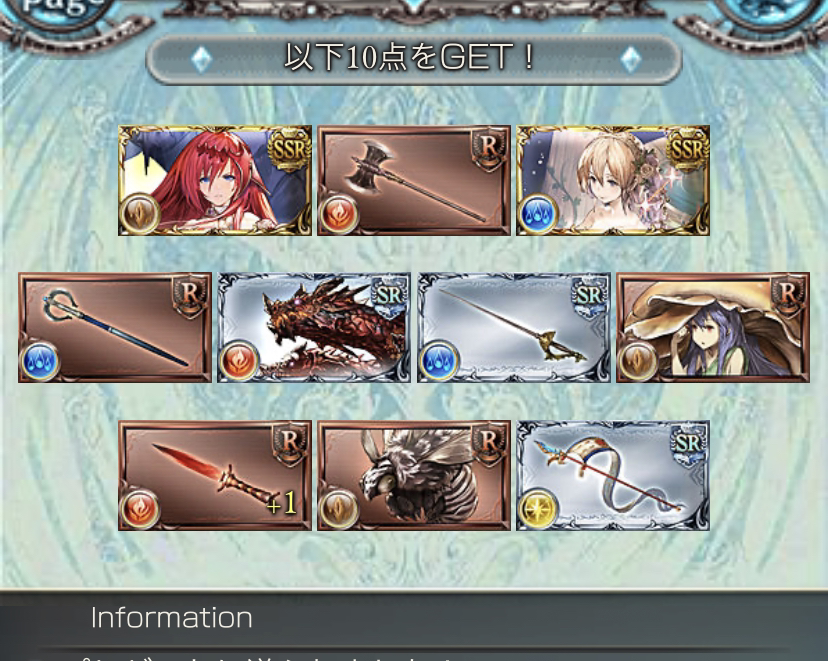Select the blue R-rank staff card

[114, 328]
